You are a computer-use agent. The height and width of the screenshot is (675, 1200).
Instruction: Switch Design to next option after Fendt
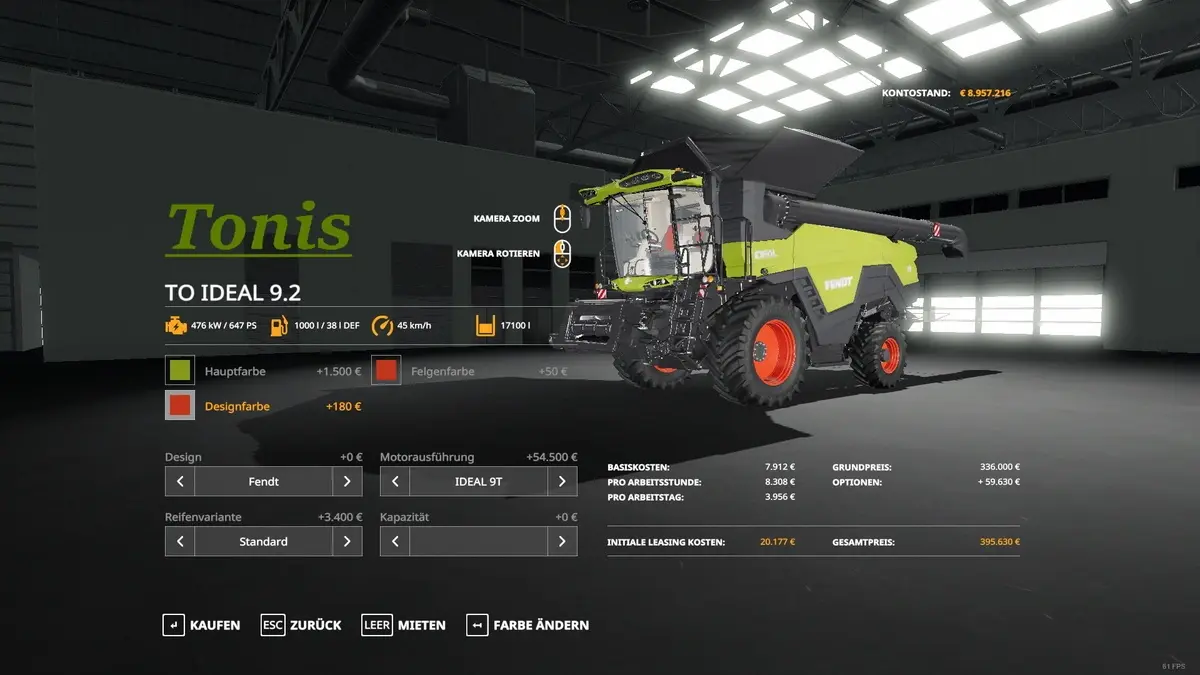[347, 481]
